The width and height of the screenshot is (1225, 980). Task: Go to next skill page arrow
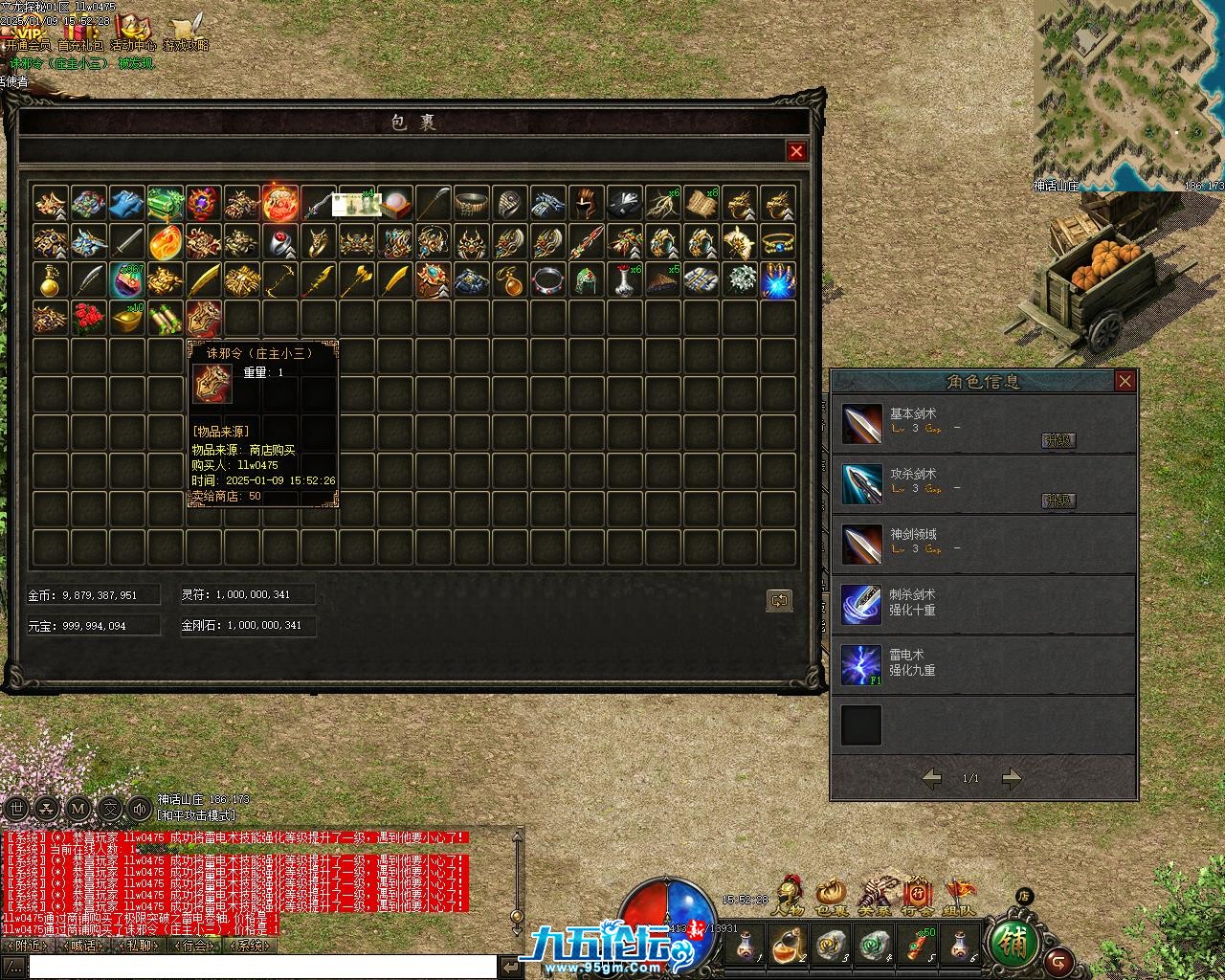1012,778
